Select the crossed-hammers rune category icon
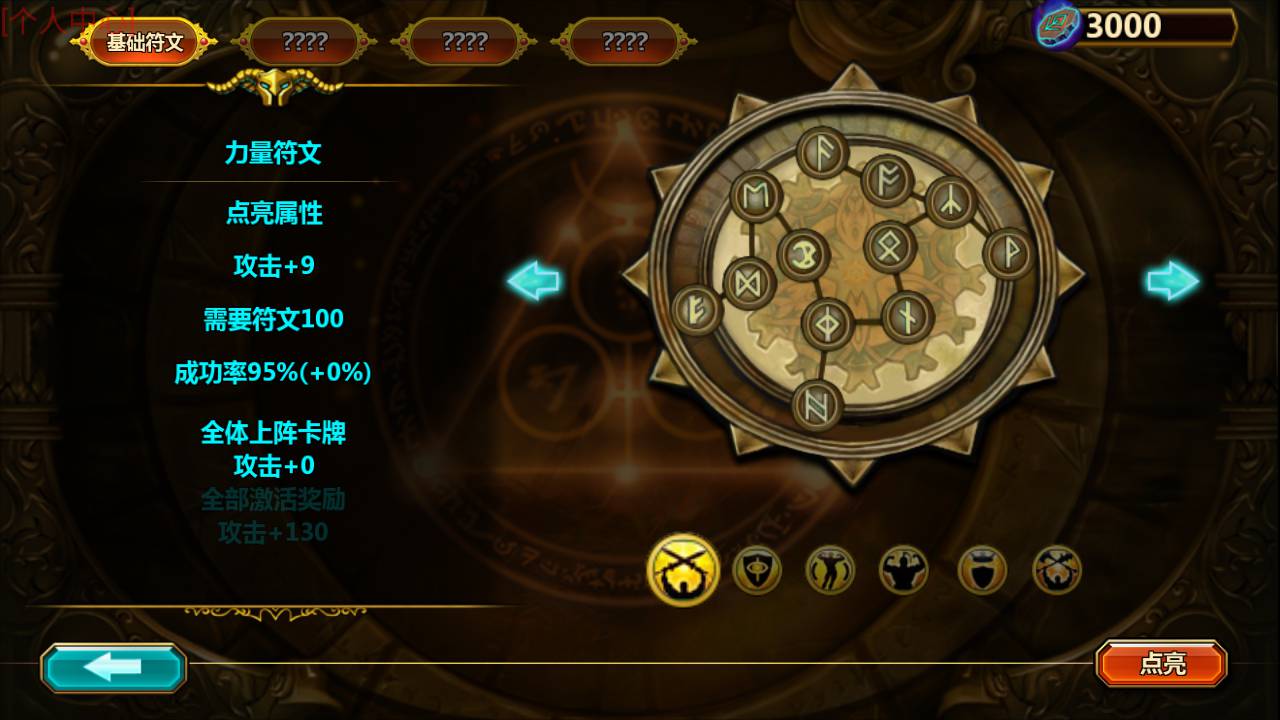Viewport: 1280px width, 720px height. pos(1057,569)
